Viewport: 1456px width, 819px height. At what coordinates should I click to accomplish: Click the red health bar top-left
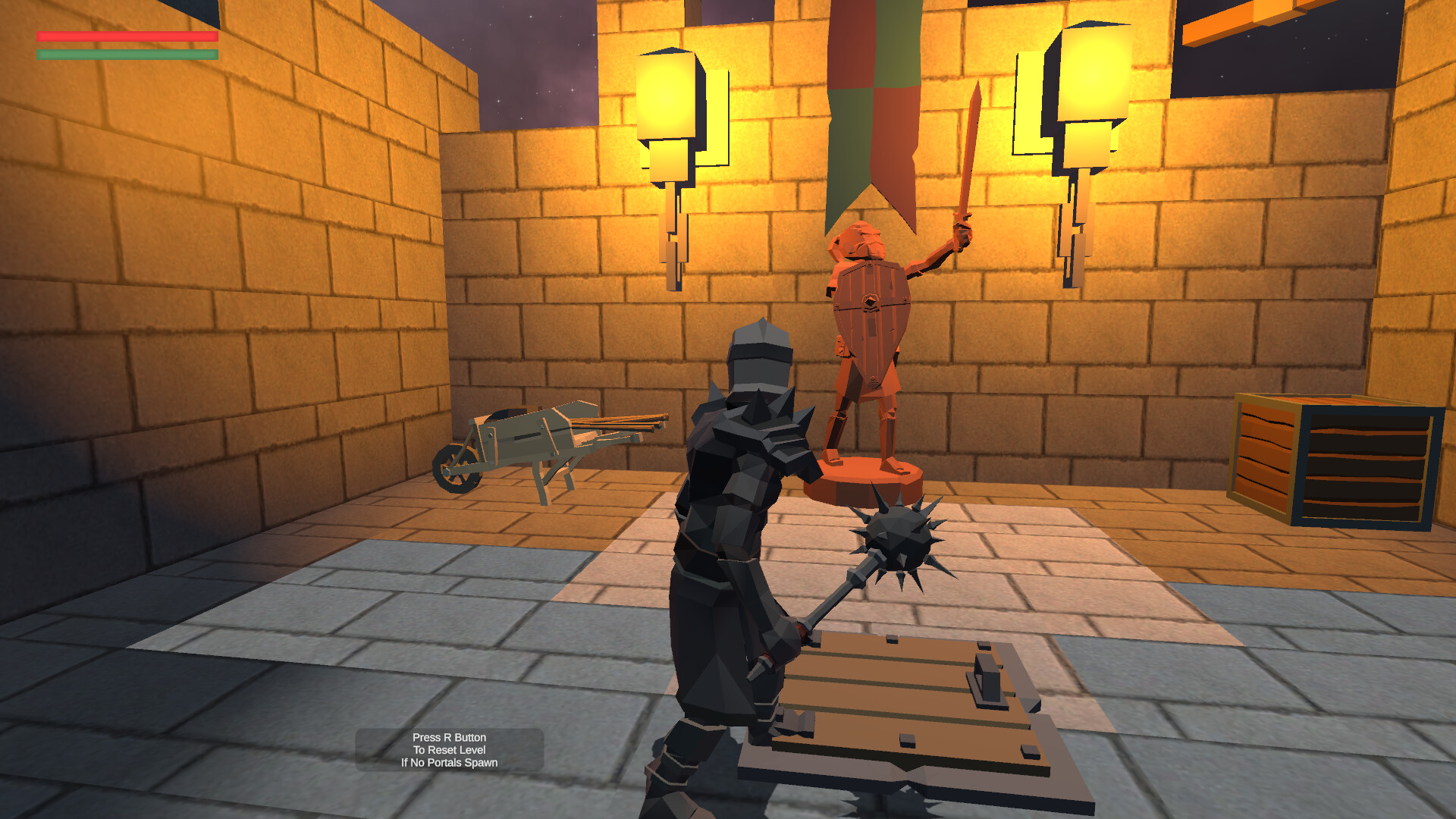coord(125,36)
